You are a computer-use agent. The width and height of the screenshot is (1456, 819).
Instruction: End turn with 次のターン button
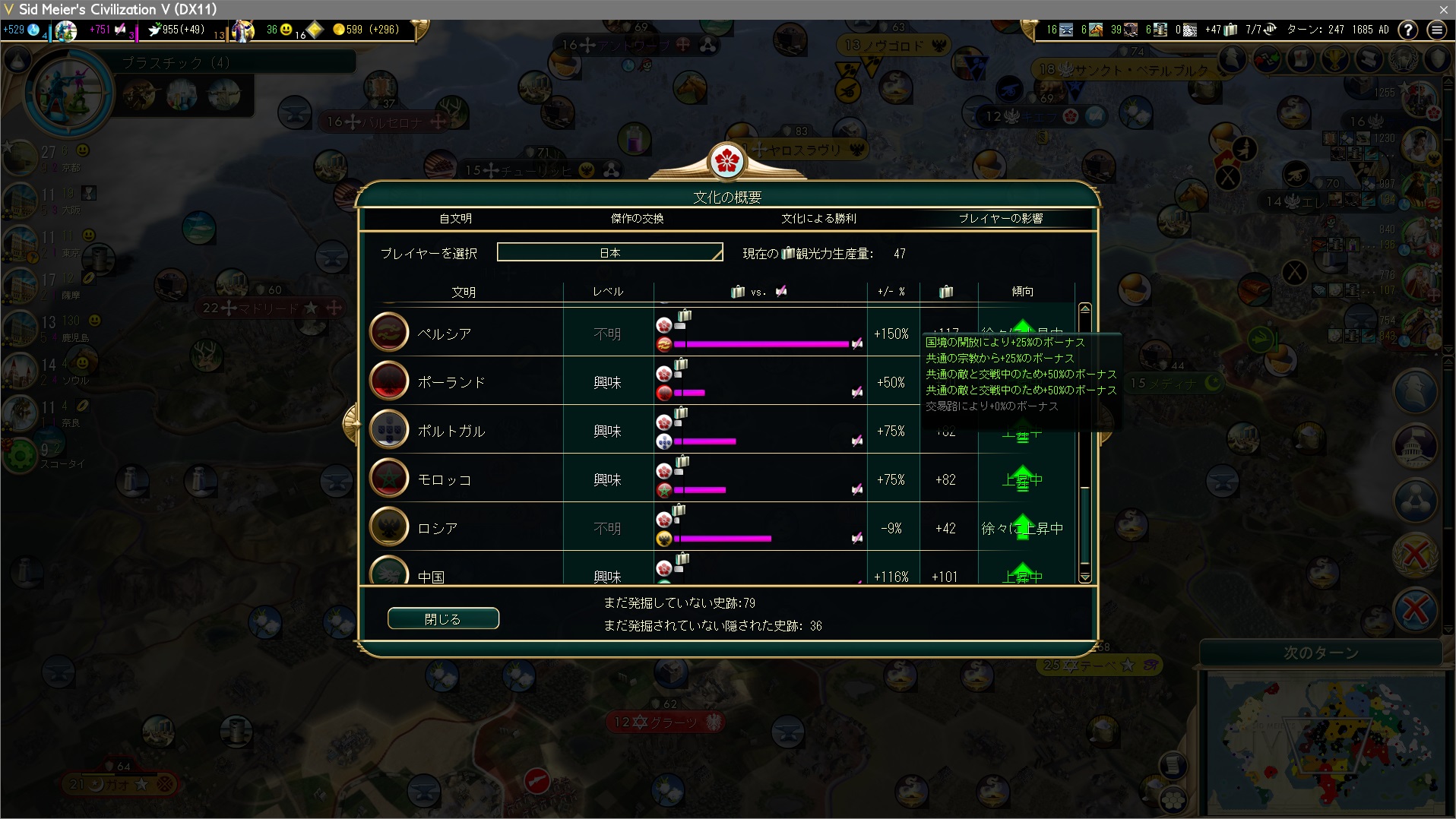click(x=1321, y=653)
